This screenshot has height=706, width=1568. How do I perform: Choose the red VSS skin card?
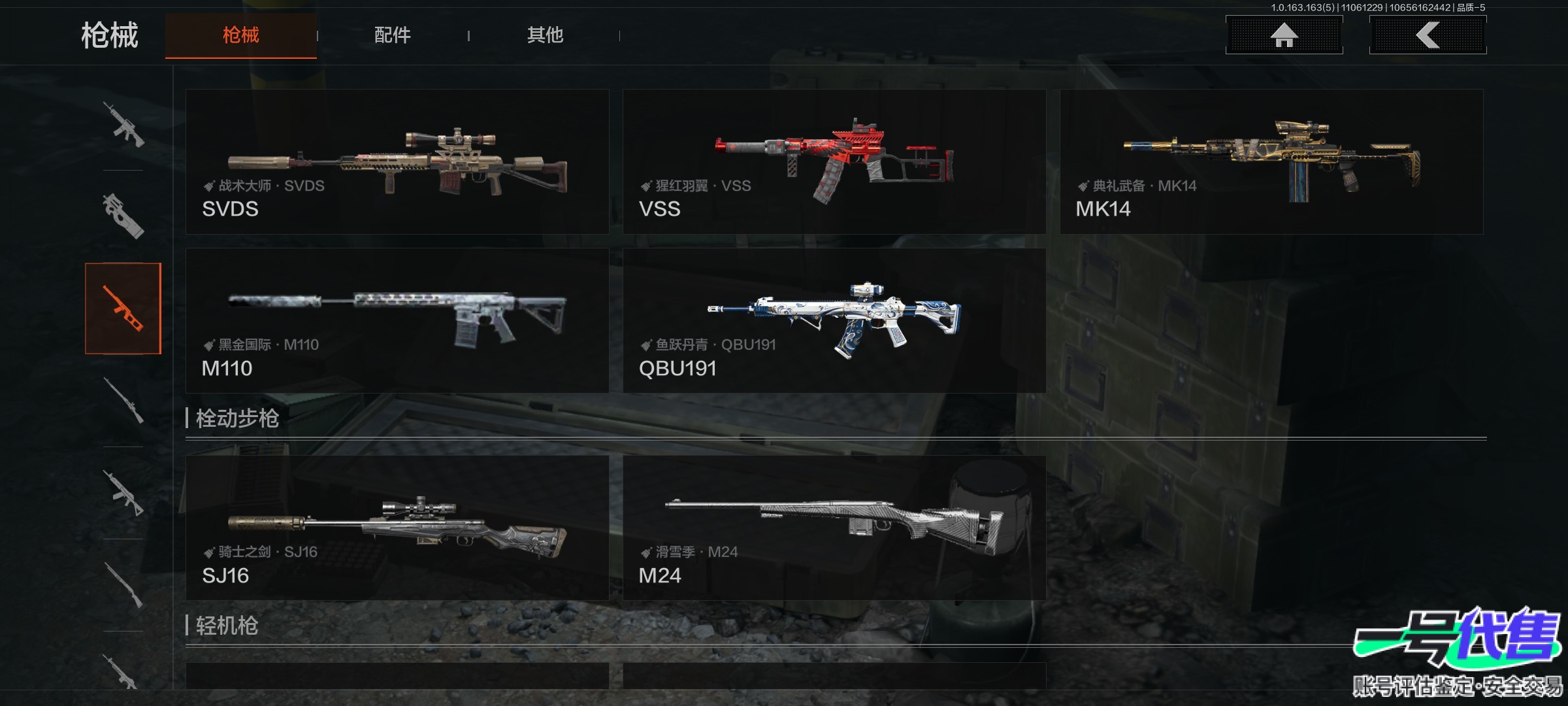(834, 162)
